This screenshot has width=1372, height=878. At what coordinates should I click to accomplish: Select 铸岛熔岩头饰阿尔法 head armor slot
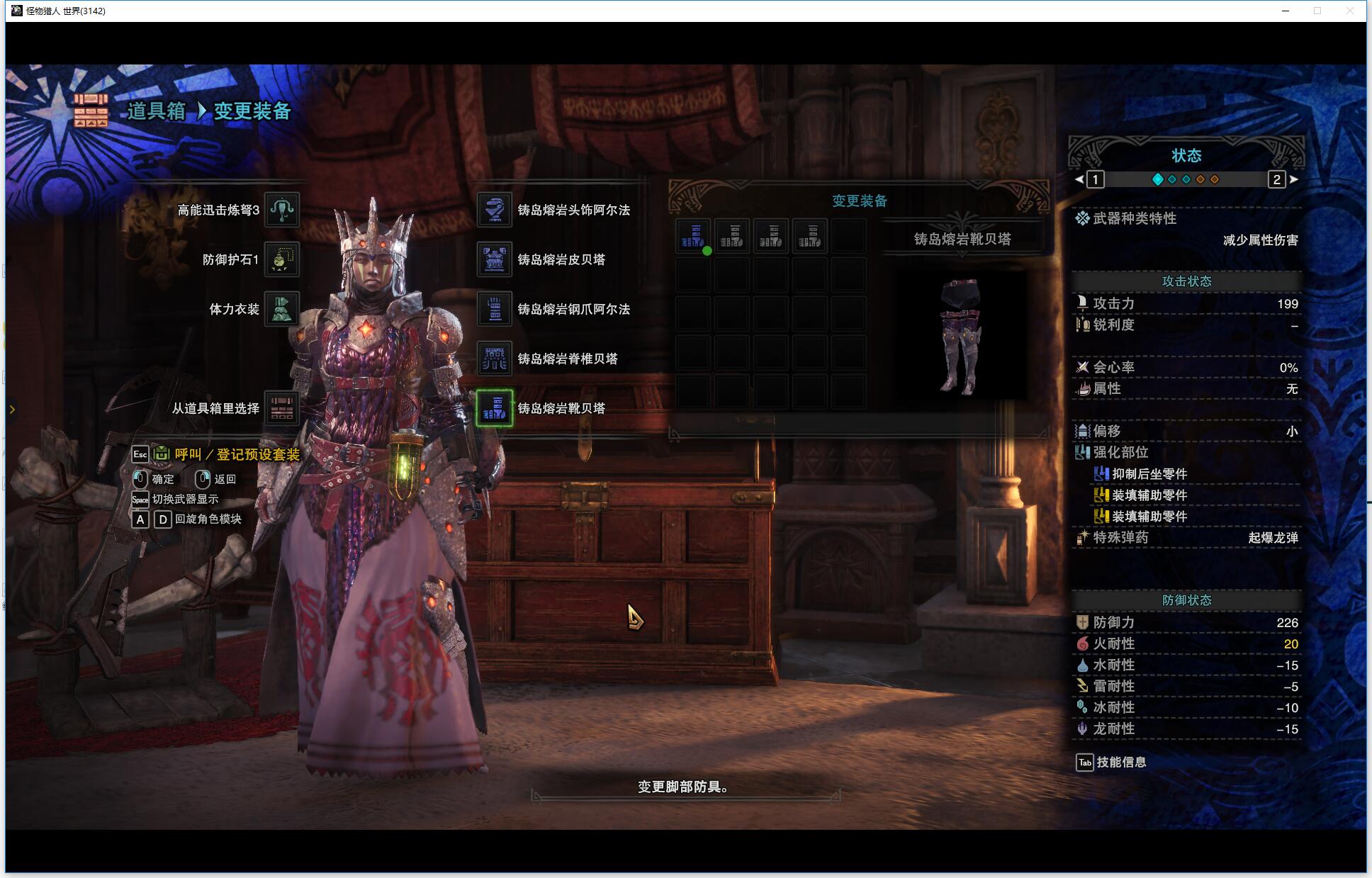[495, 210]
